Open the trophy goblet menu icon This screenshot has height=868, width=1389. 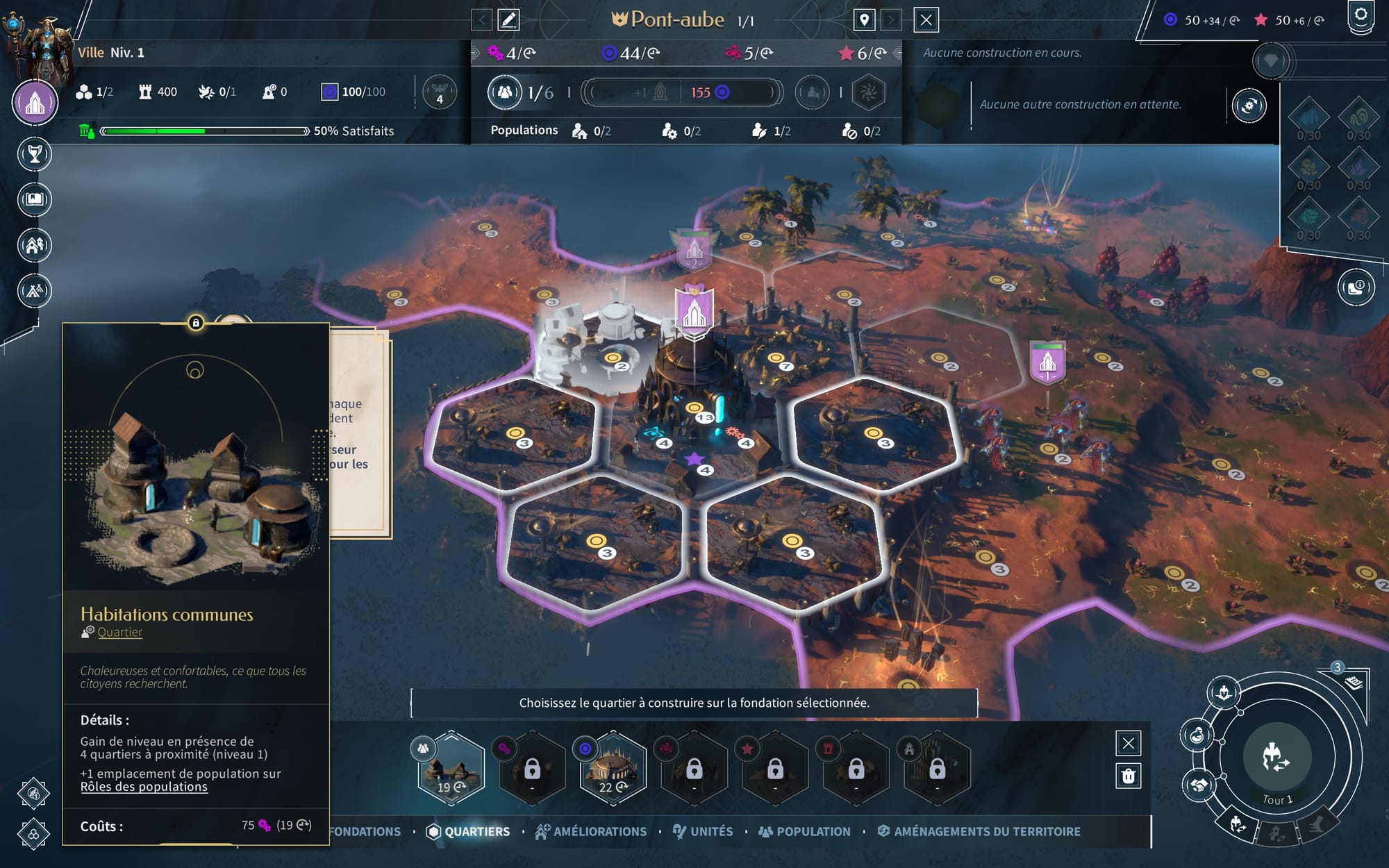[x=35, y=154]
